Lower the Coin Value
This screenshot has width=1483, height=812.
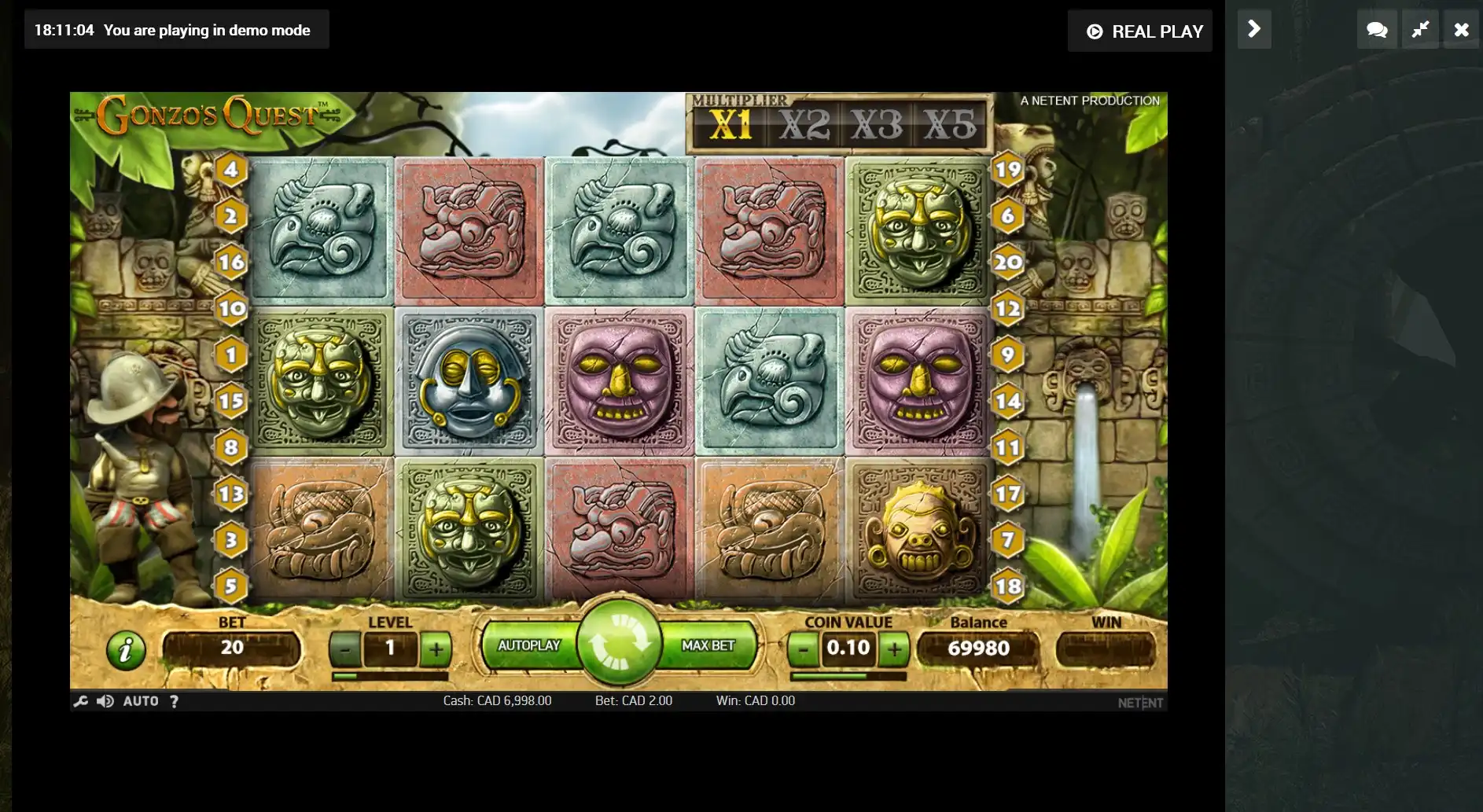pos(803,649)
